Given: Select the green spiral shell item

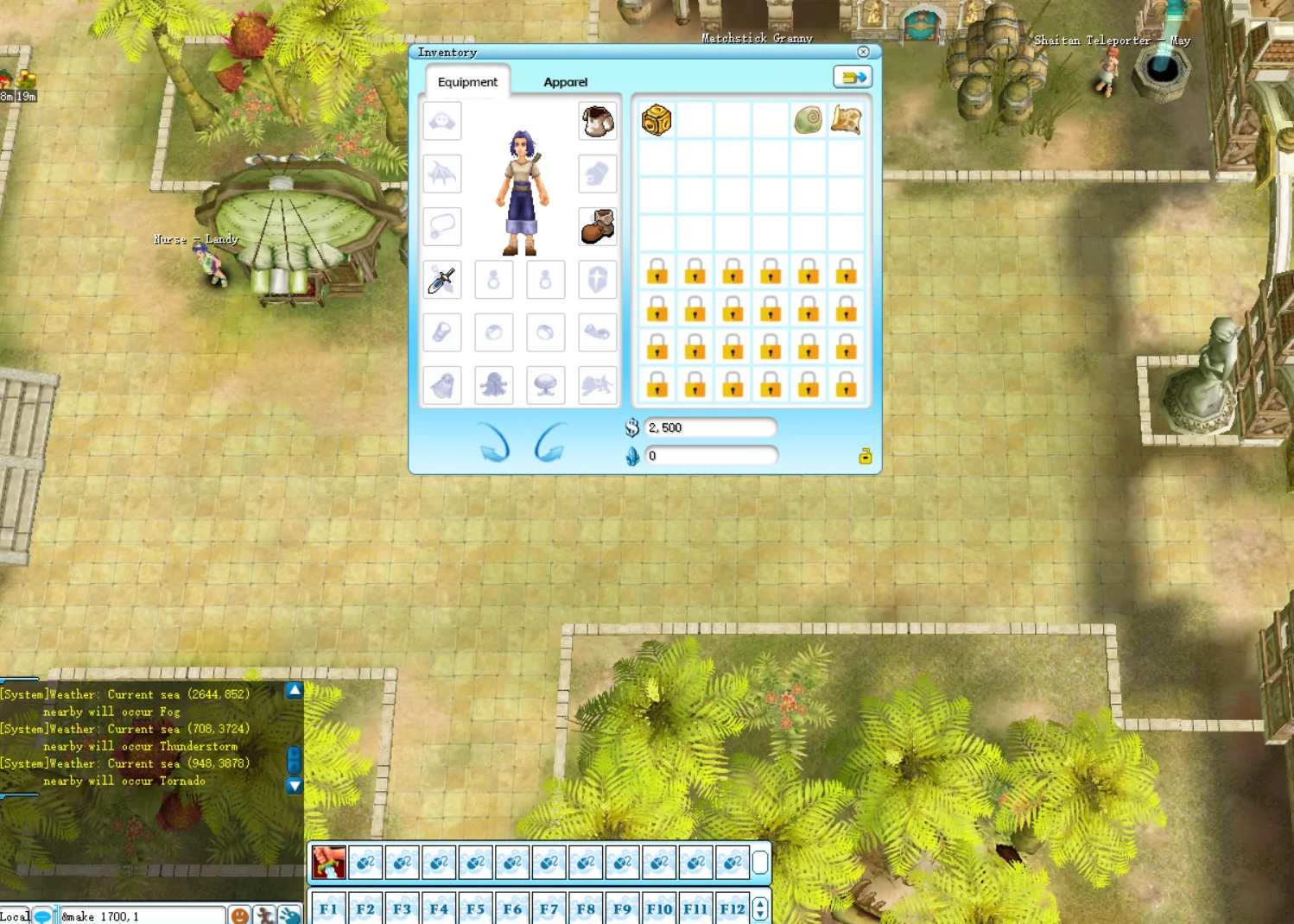Looking at the screenshot, I should [x=809, y=120].
